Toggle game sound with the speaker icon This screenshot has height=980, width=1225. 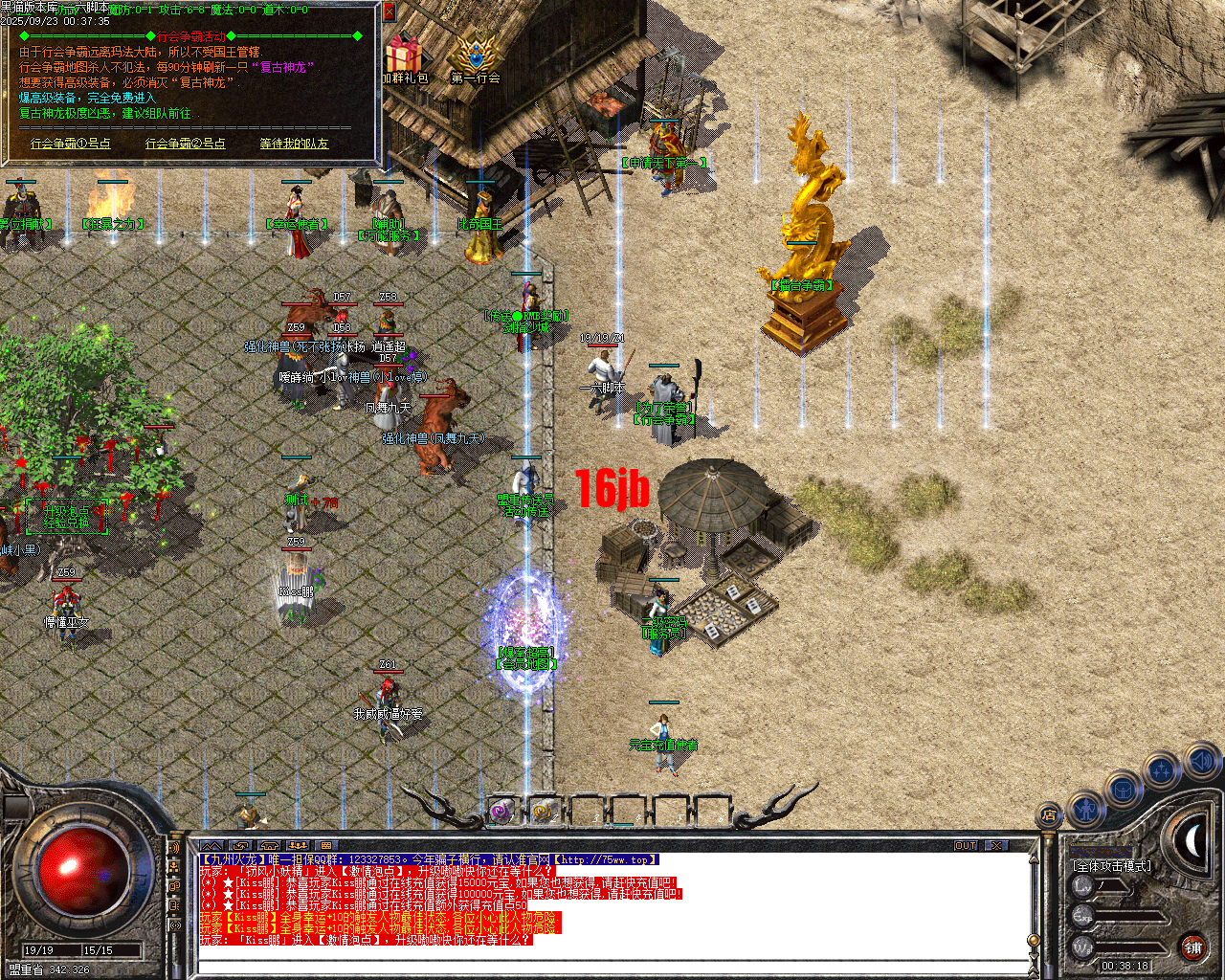pyautogui.click(x=1200, y=762)
